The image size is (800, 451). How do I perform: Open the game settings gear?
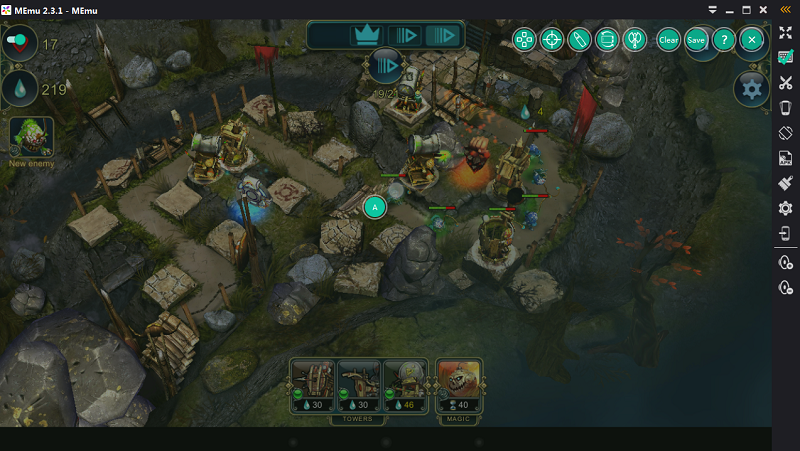(751, 89)
